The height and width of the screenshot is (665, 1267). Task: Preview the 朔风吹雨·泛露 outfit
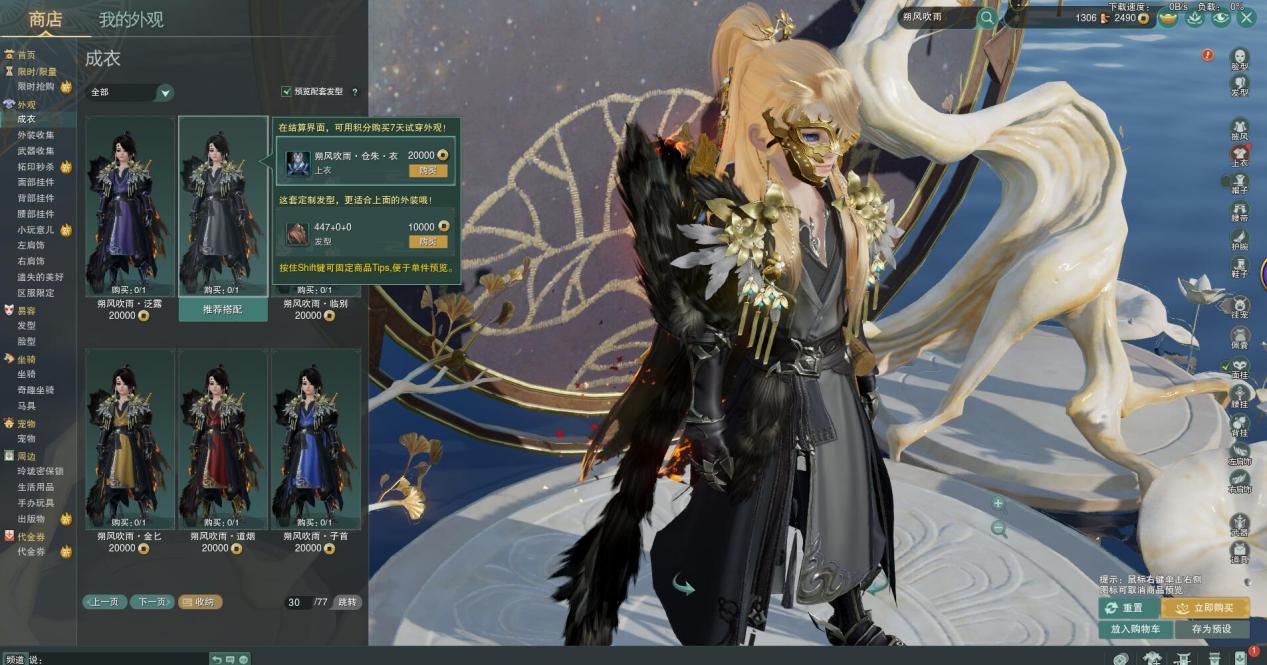pos(130,205)
